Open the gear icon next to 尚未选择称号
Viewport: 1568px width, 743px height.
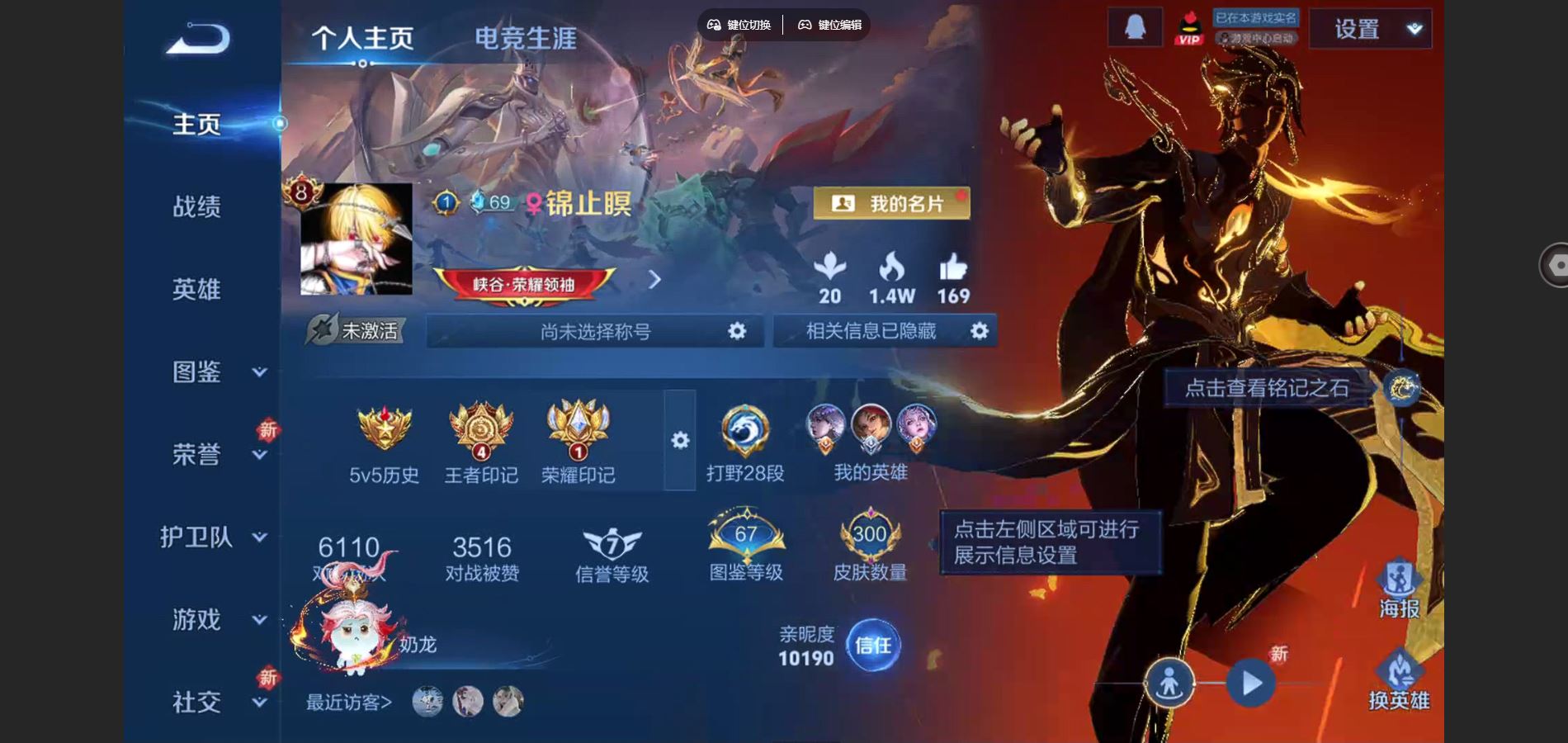[x=737, y=331]
